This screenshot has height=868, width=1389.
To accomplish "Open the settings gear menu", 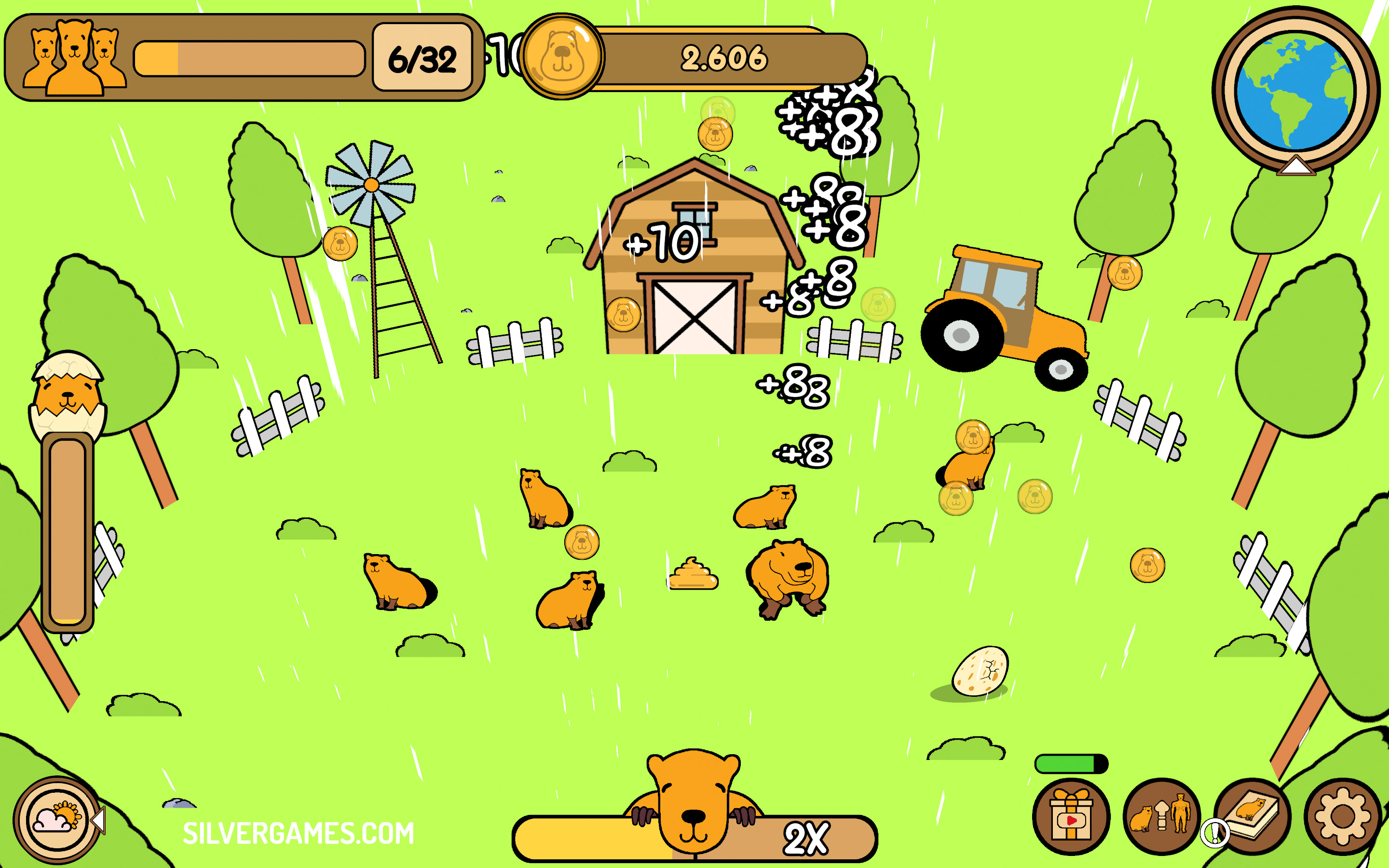I will point(1342,817).
